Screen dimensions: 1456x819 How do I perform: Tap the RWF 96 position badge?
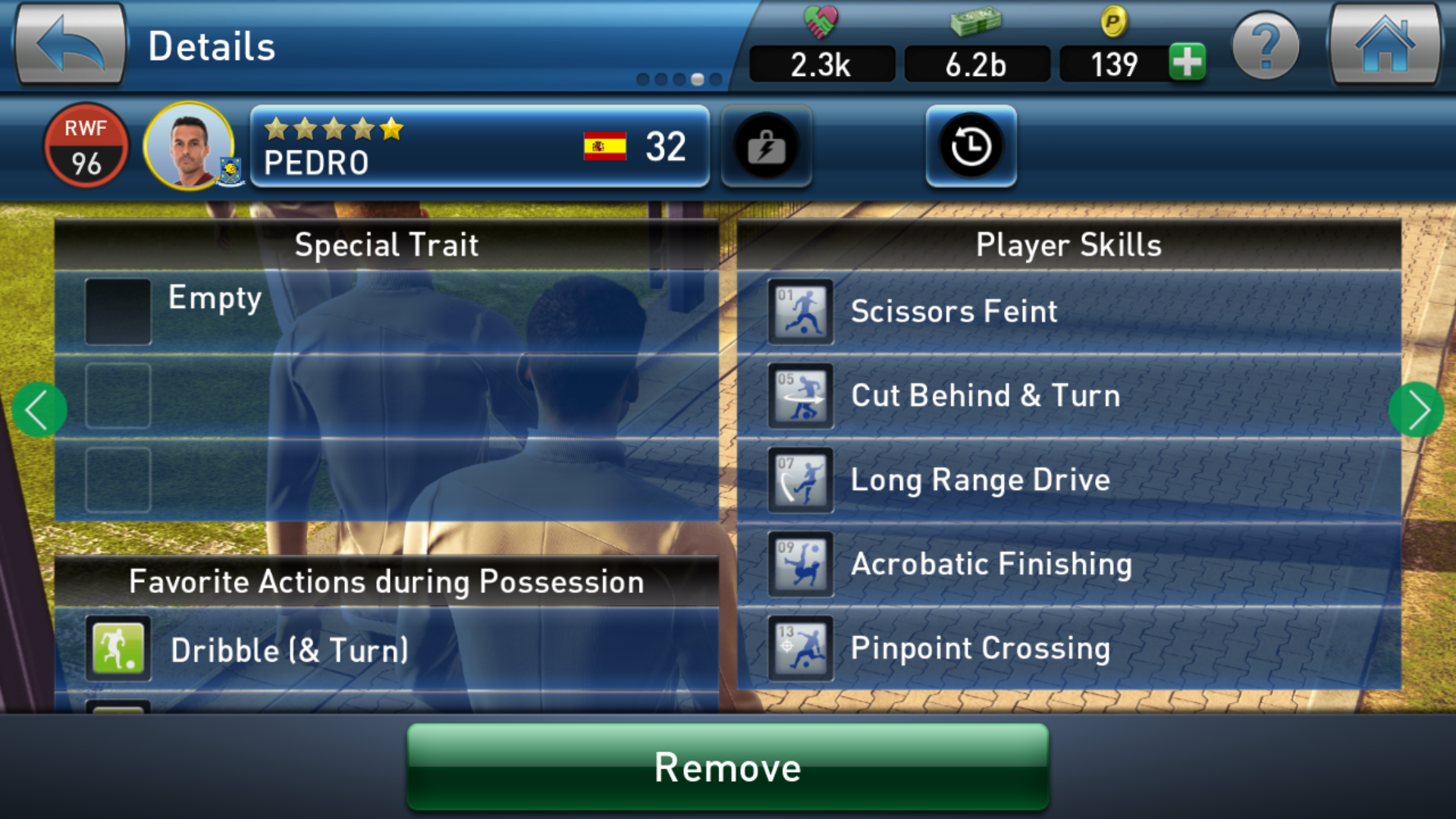click(86, 146)
